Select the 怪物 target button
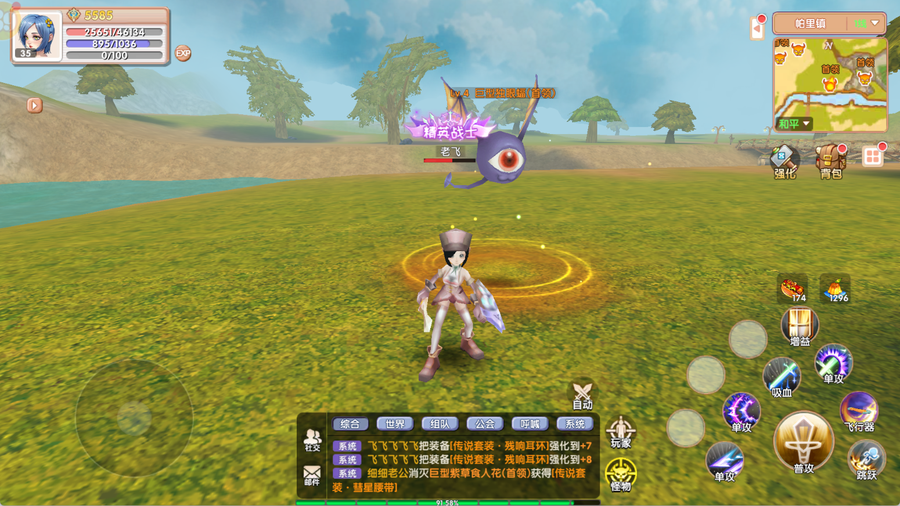900x506 pixels. 621,474
